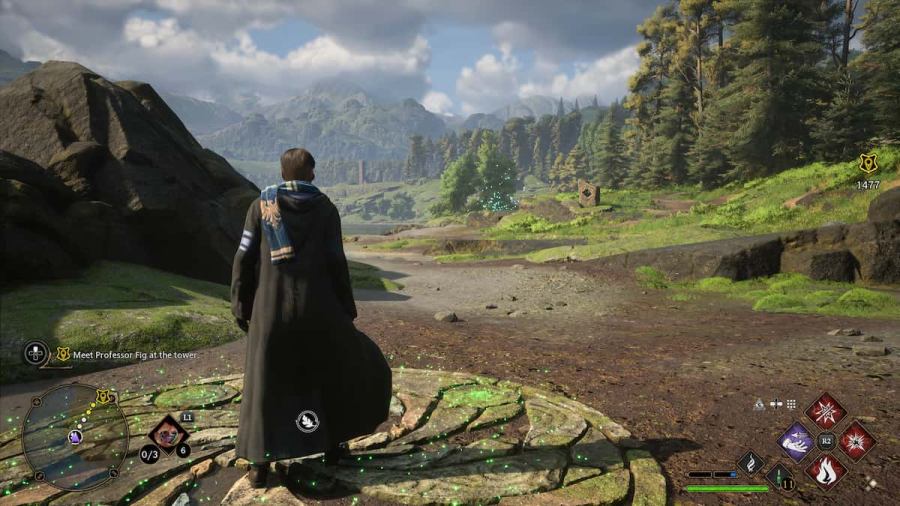The height and width of the screenshot is (506, 900).
Task: Select the tool item diamond beside the minimap
Action: [x=168, y=435]
